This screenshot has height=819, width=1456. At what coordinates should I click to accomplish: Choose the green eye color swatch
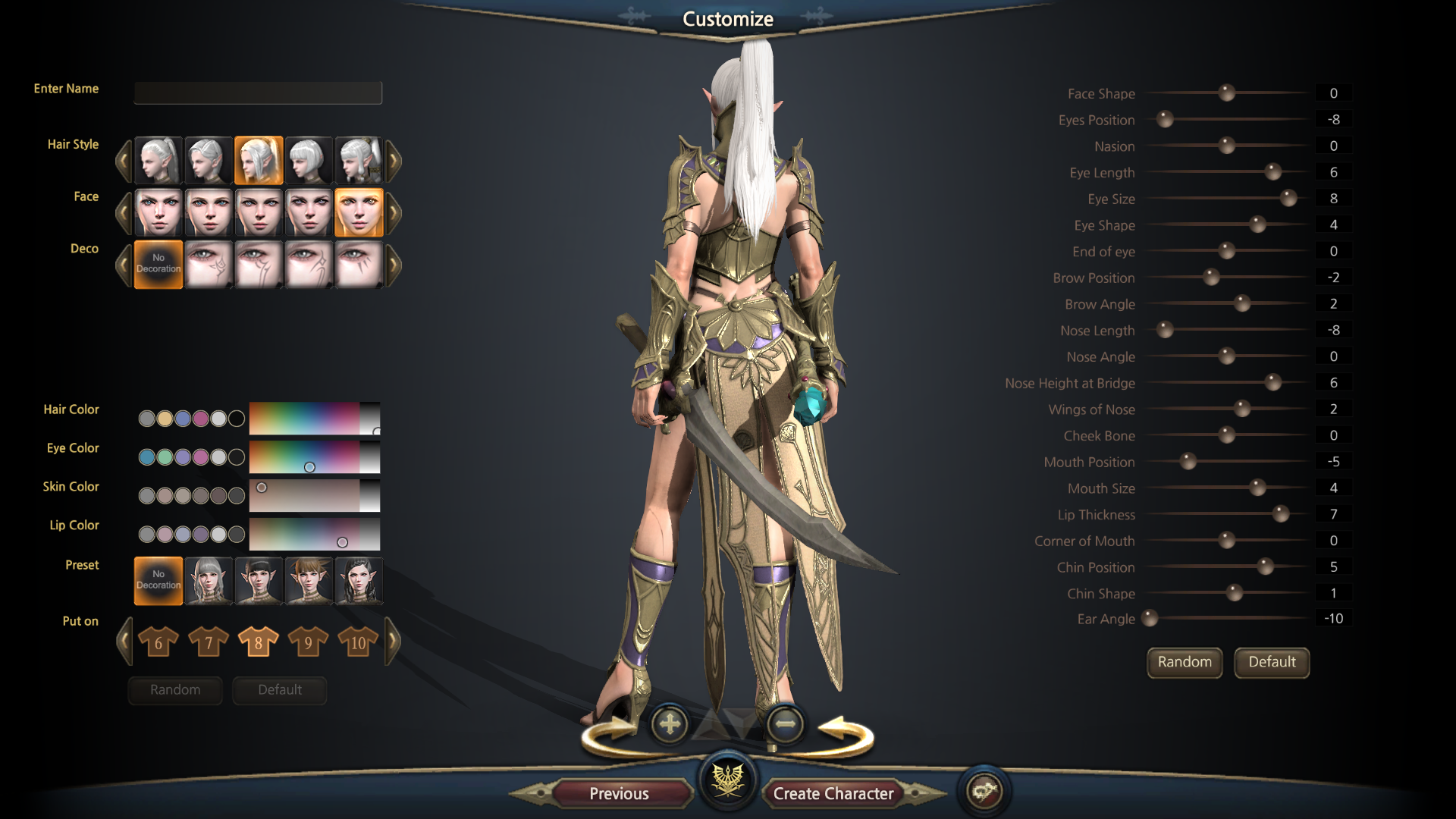coord(165,457)
